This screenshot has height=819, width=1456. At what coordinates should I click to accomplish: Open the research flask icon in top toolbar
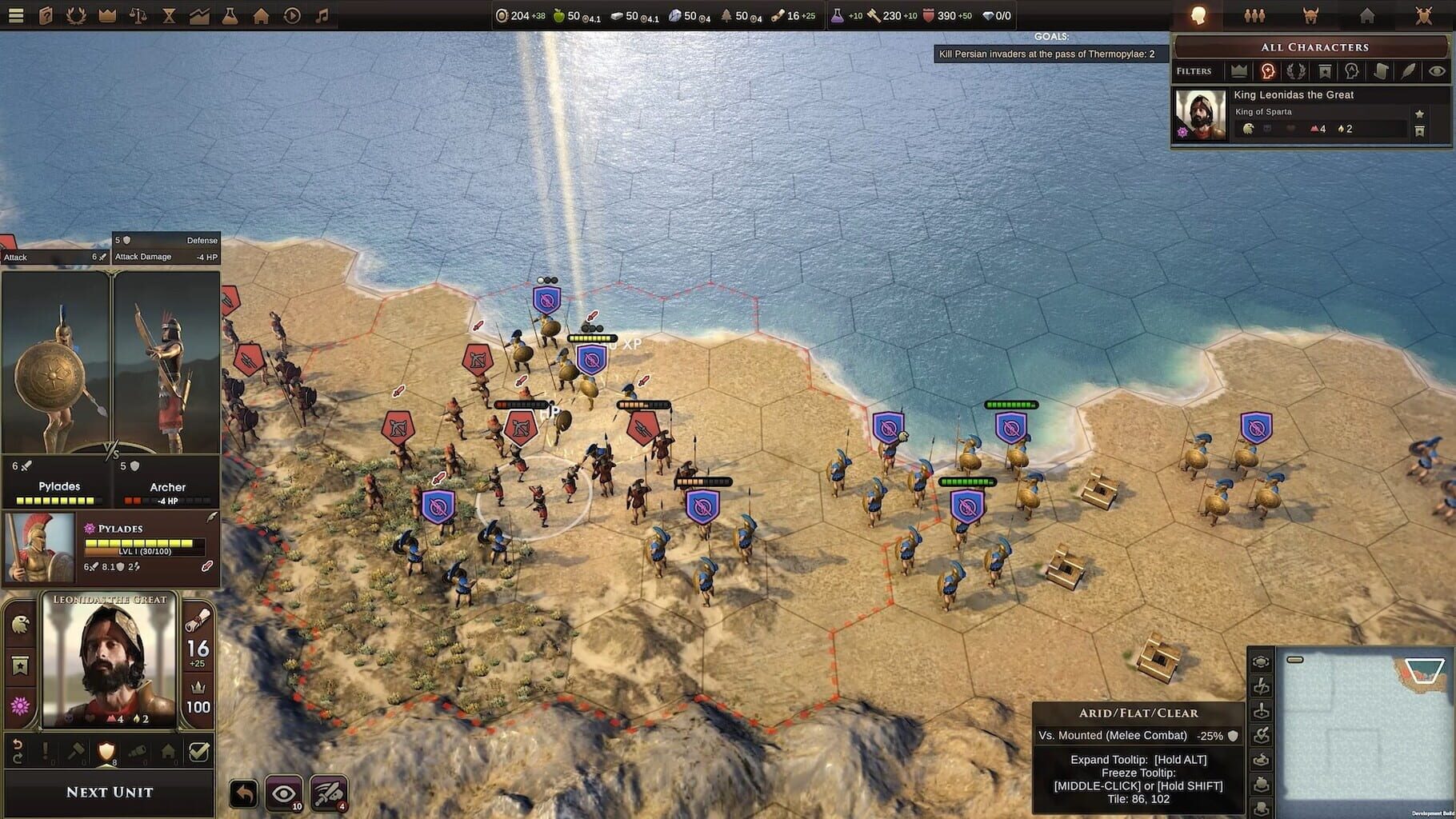[230, 16]
